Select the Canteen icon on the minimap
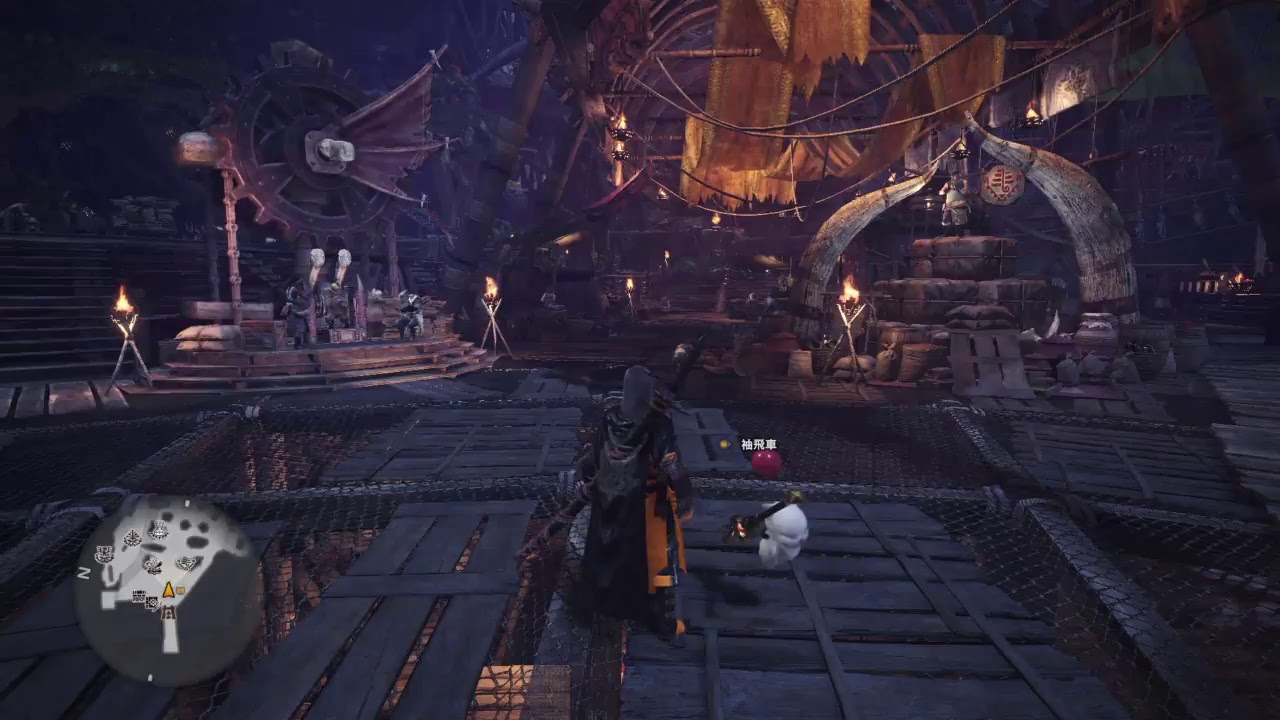This screenshot has width=1280, height=720. (159, 530)
